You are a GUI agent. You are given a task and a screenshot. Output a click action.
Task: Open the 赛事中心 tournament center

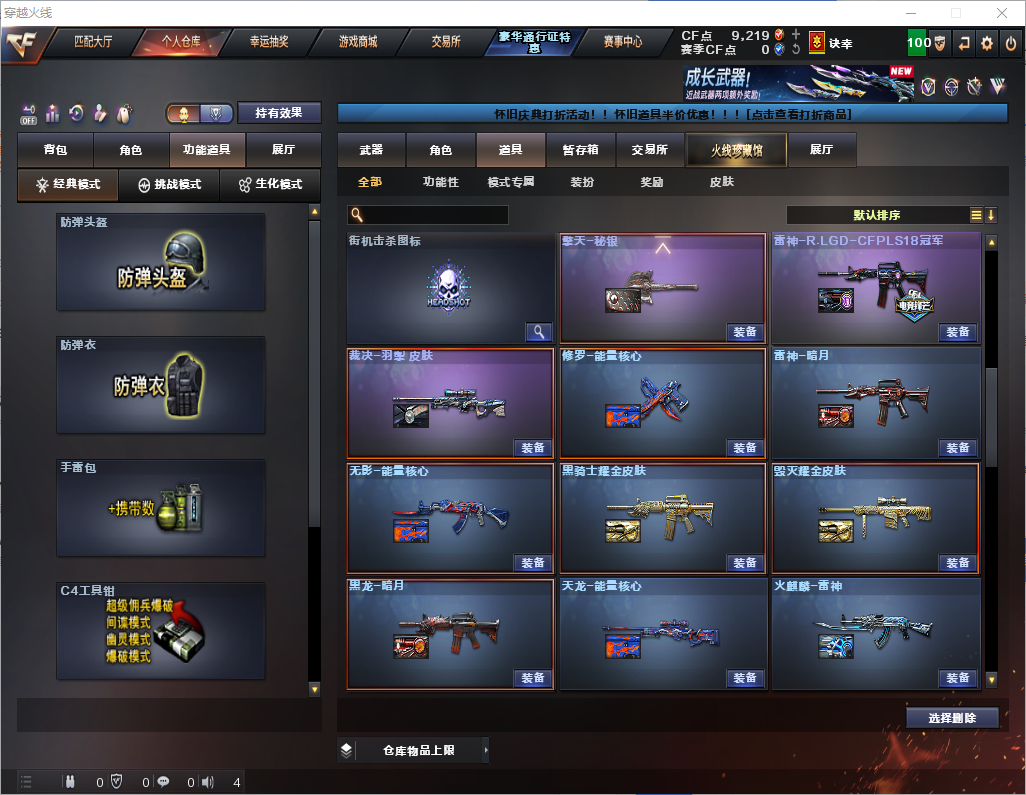[x=622, y=42]
